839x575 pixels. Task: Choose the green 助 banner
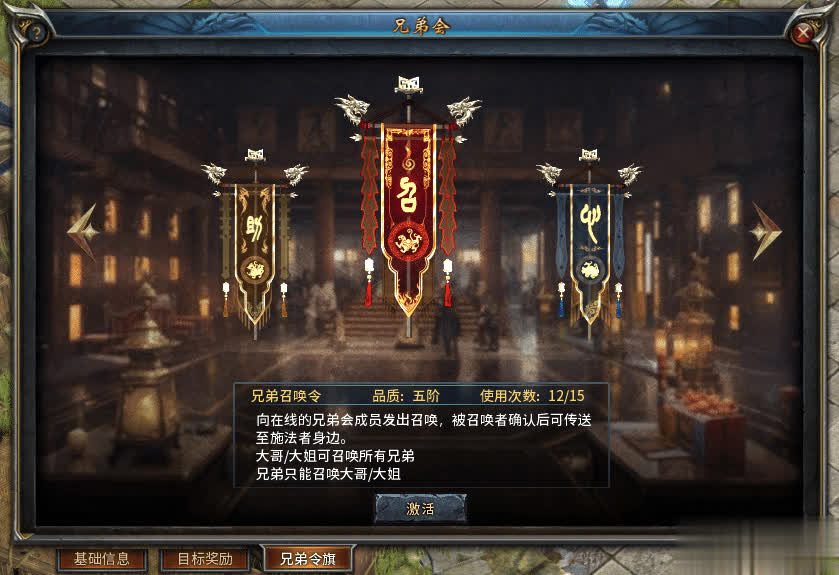click(254, 245)
